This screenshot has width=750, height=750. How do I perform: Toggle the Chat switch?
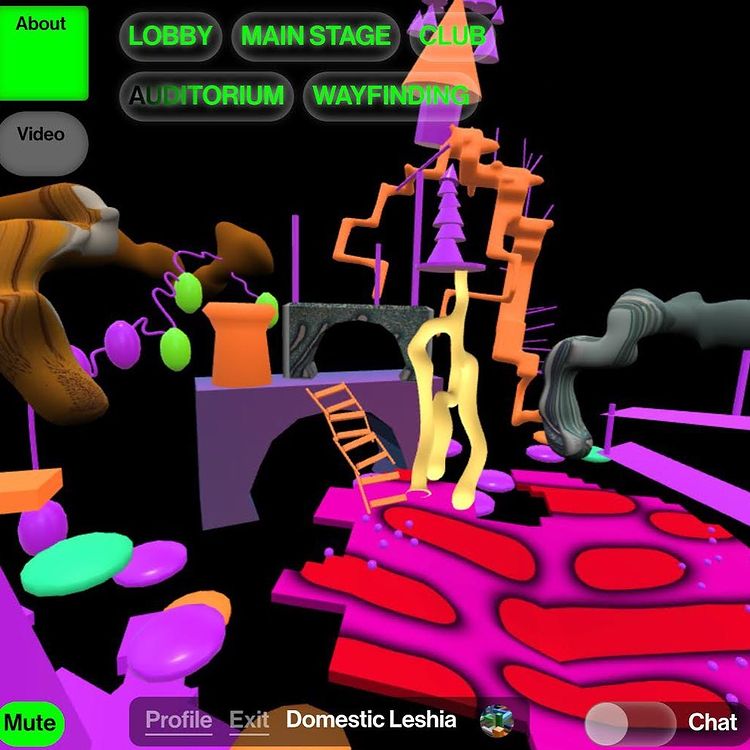[630, 721]
